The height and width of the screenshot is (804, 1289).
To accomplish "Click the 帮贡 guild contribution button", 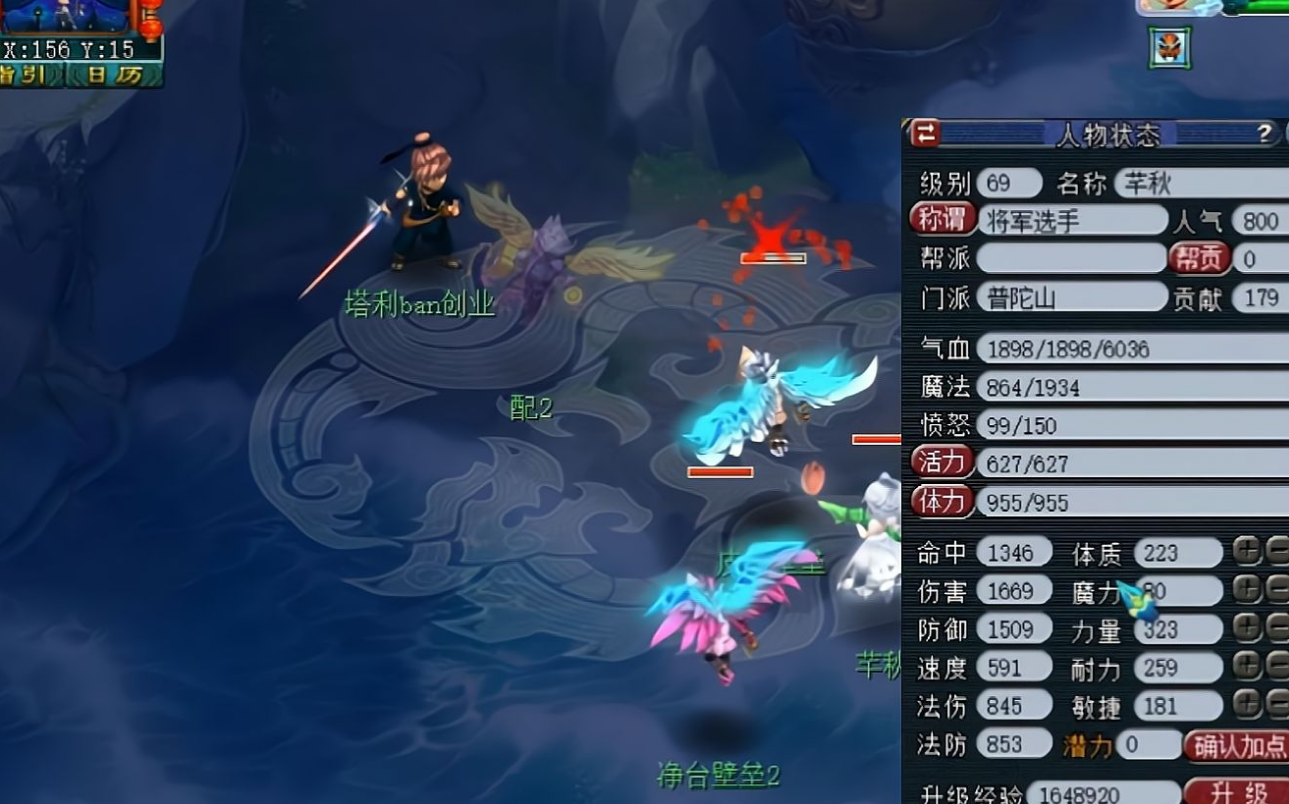I will (1199, 259).
